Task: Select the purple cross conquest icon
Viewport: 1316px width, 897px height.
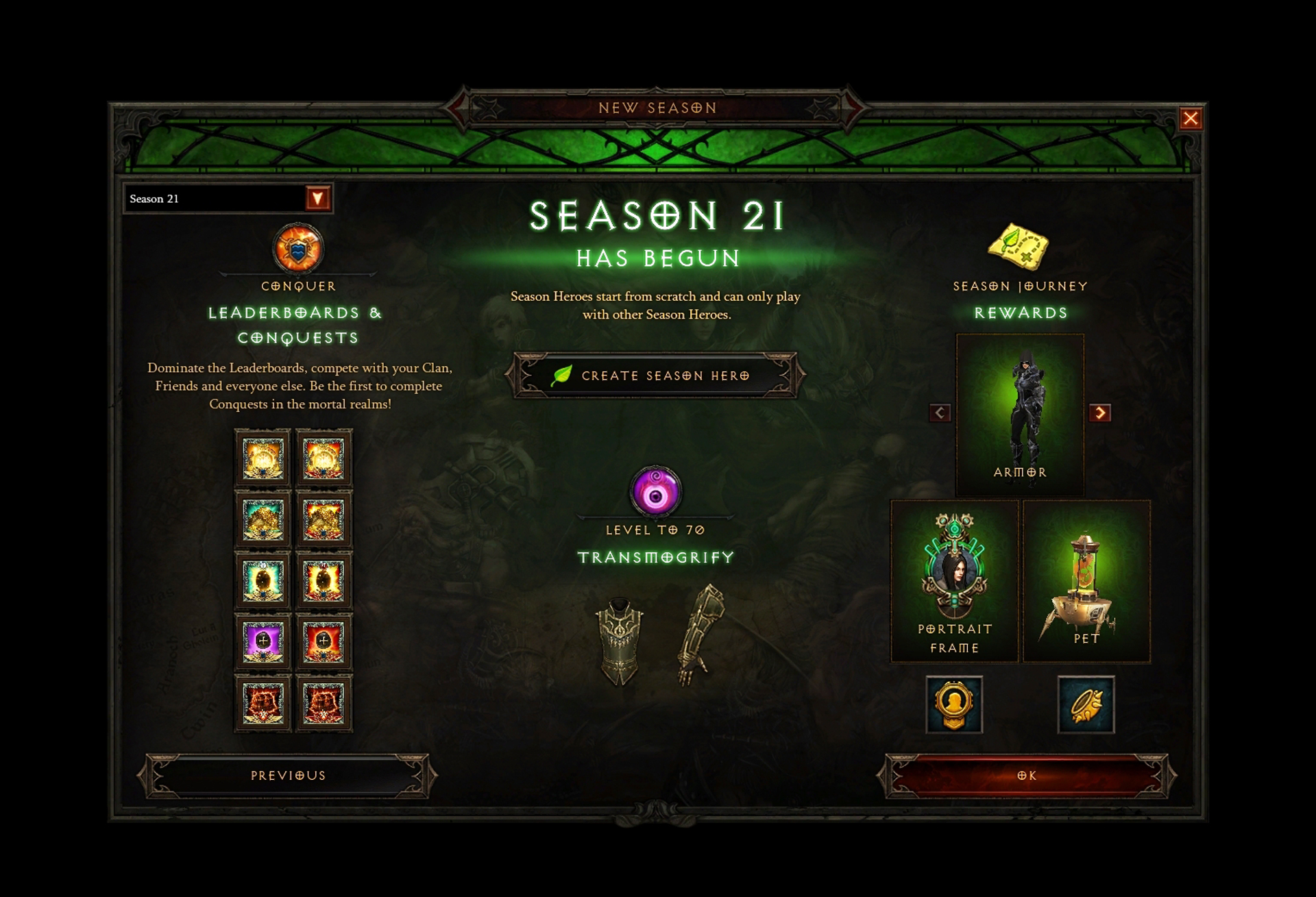Action: (x=263, y=643)
